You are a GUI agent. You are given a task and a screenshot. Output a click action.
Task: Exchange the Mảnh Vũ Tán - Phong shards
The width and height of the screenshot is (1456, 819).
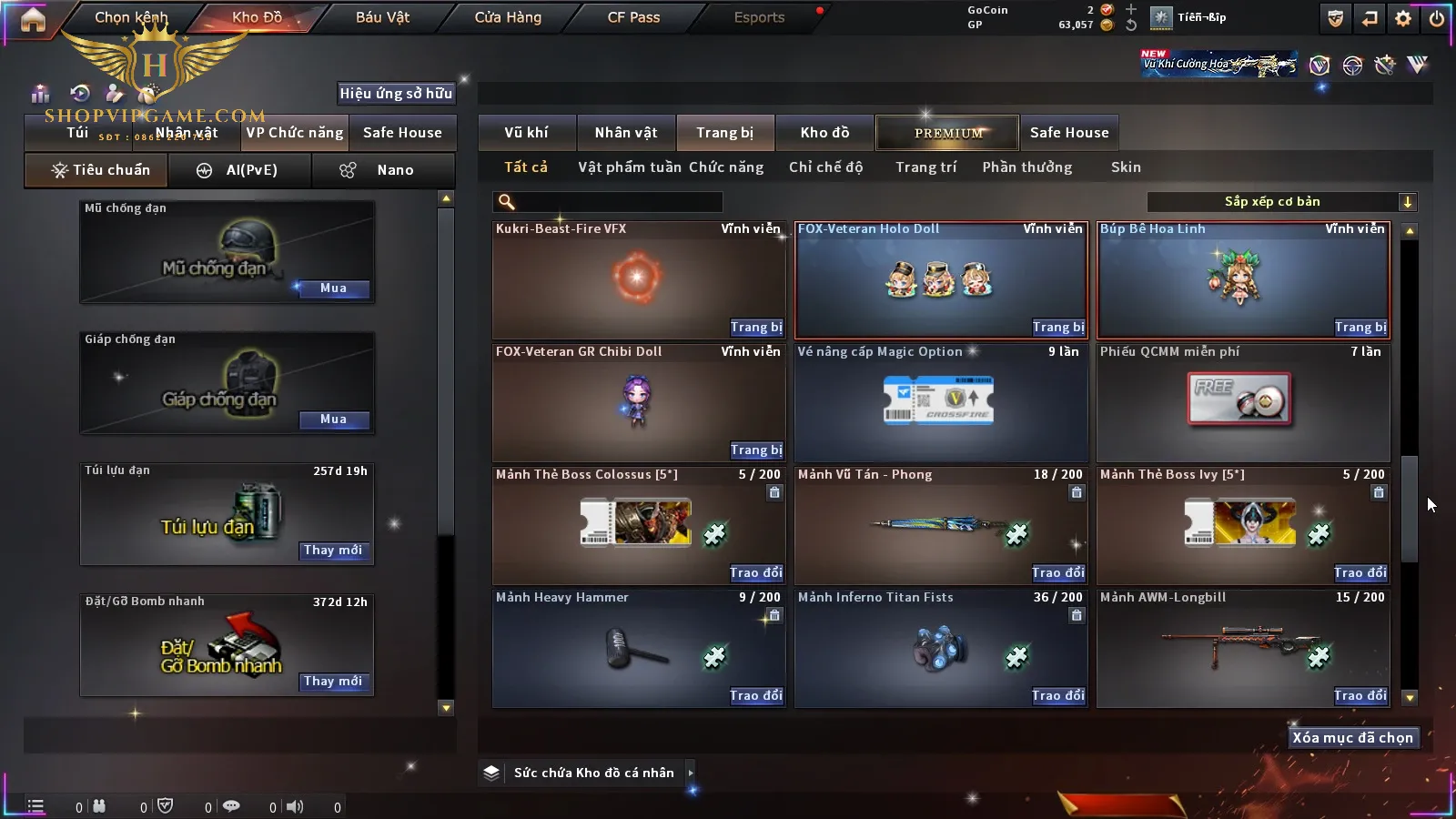coord(1057,573)
